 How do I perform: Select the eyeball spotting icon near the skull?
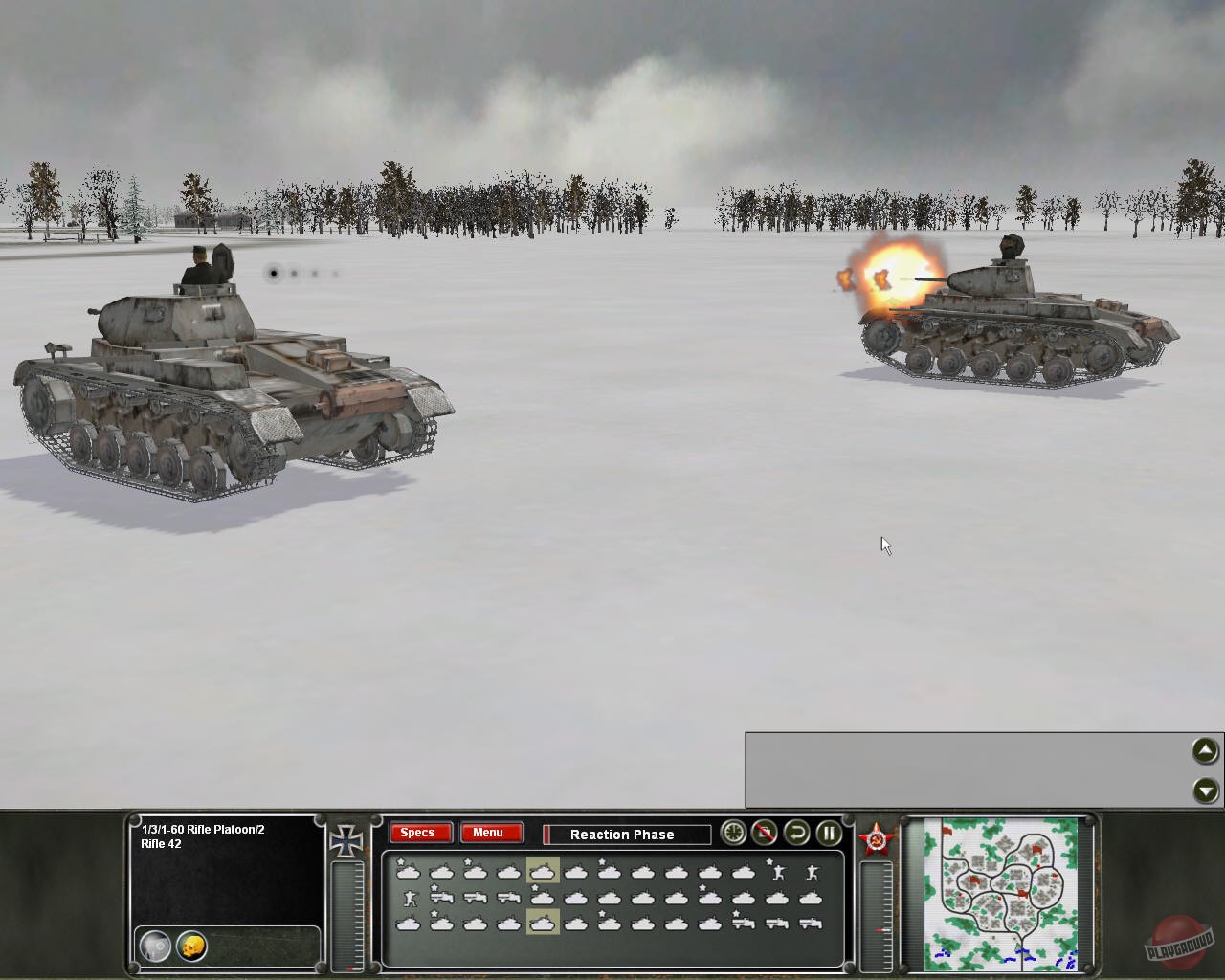155,946
